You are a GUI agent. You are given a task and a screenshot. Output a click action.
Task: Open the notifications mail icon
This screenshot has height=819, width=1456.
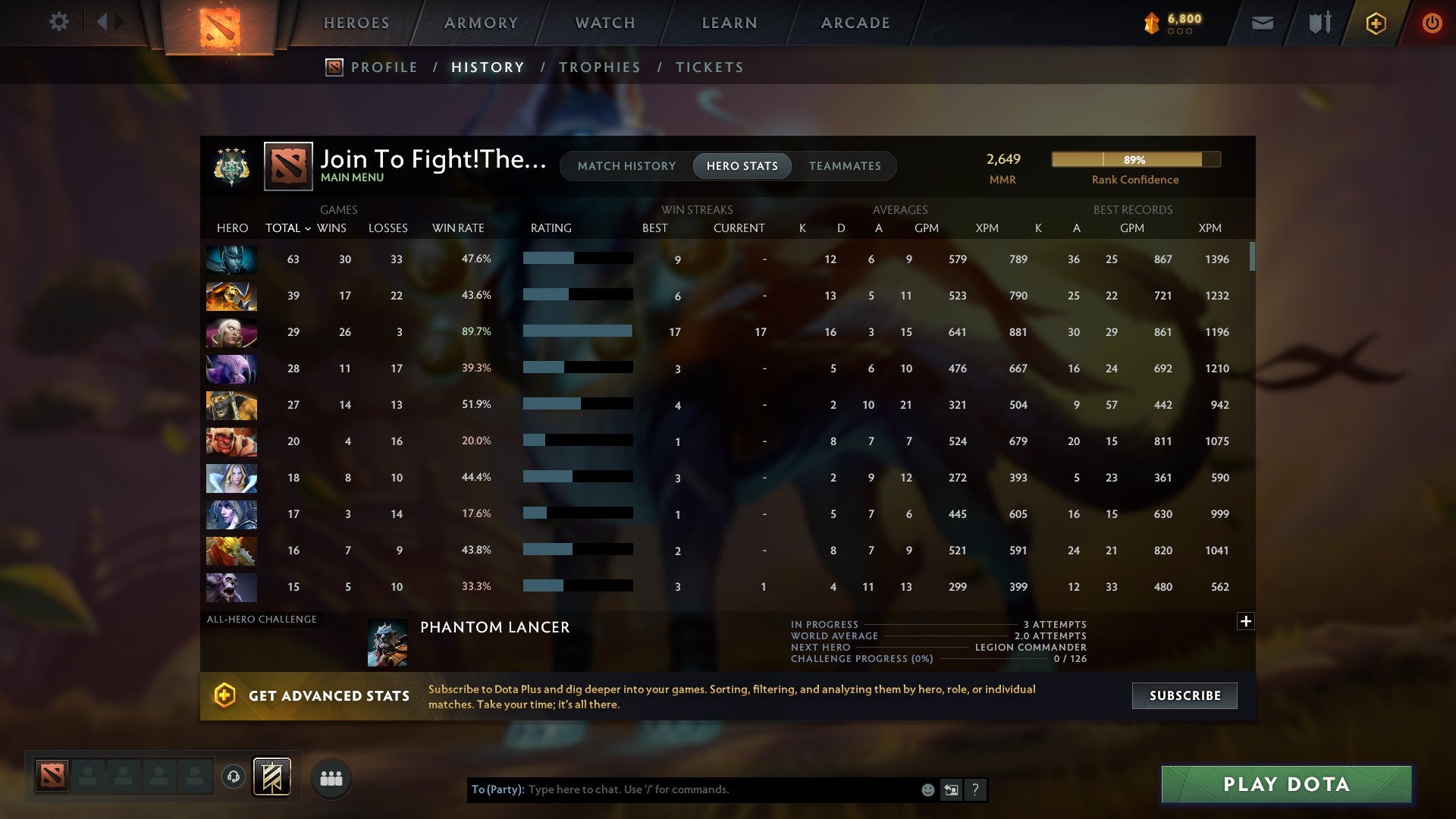coord(1261,24)
